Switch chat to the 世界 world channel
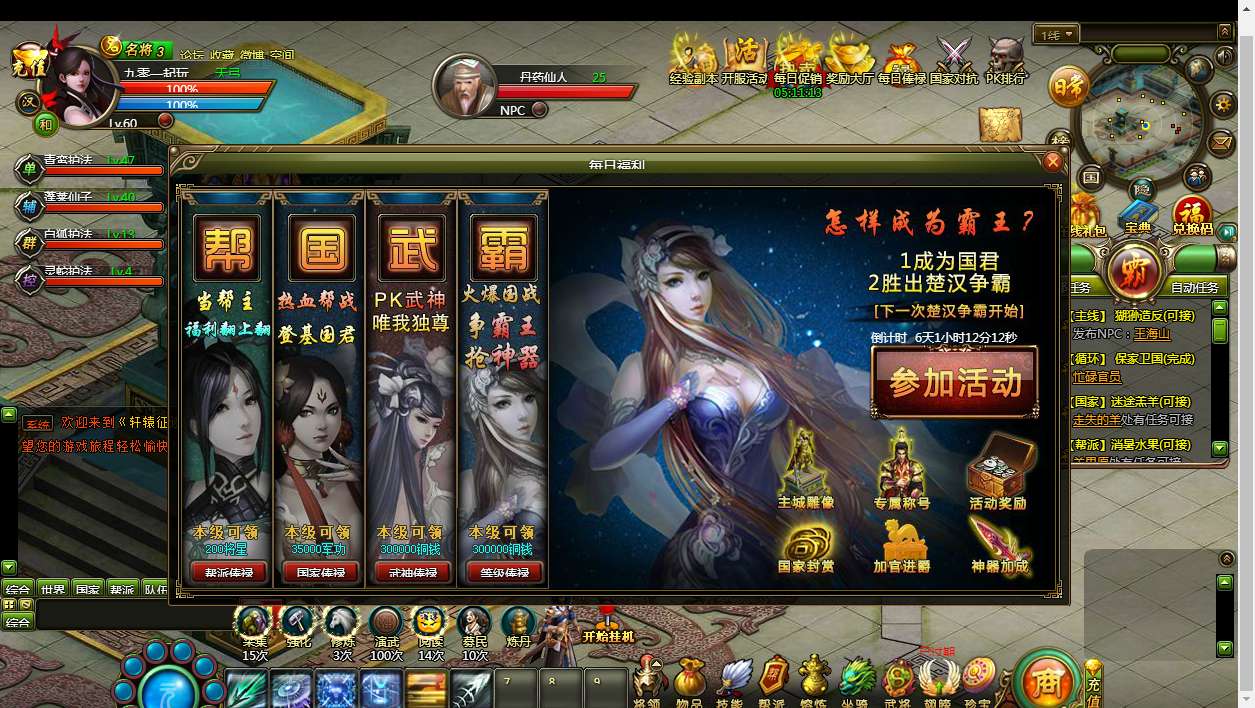This screenshot has height=708, width=1255. [53, 589]
